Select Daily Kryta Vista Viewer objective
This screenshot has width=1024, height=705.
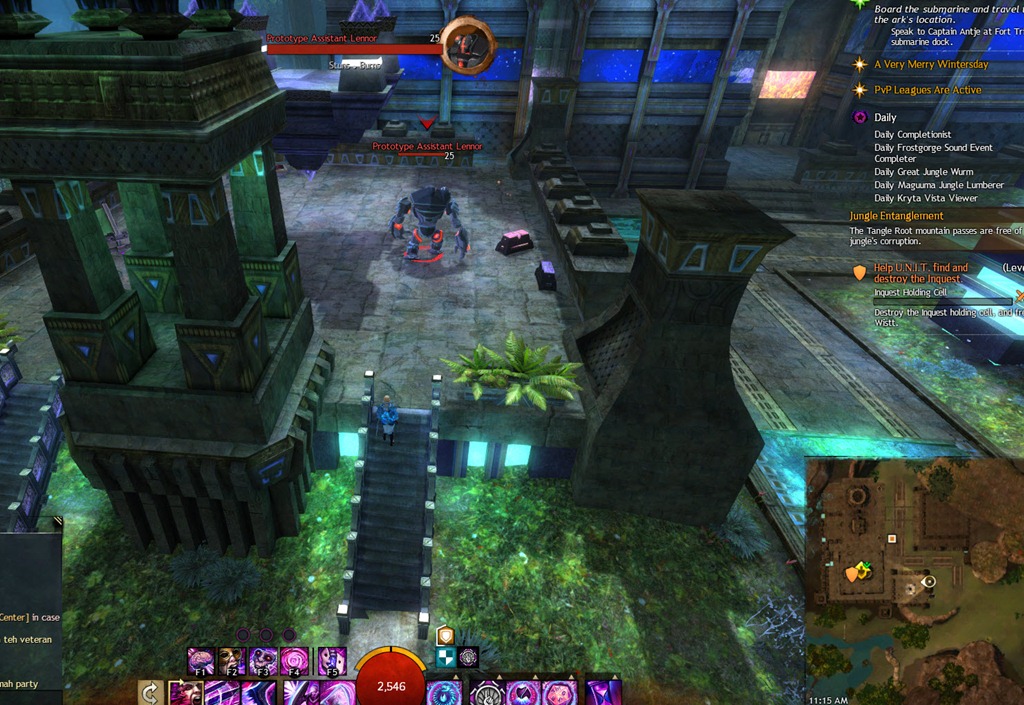[x=925, y=198]
